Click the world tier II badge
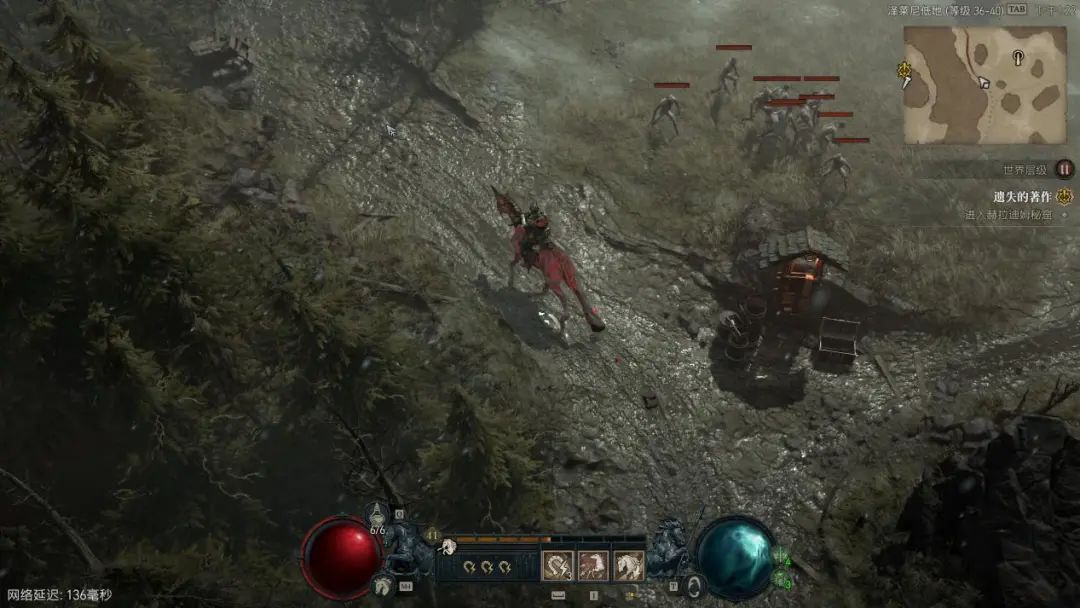1080x608 pixels. tap(1064, 169)
